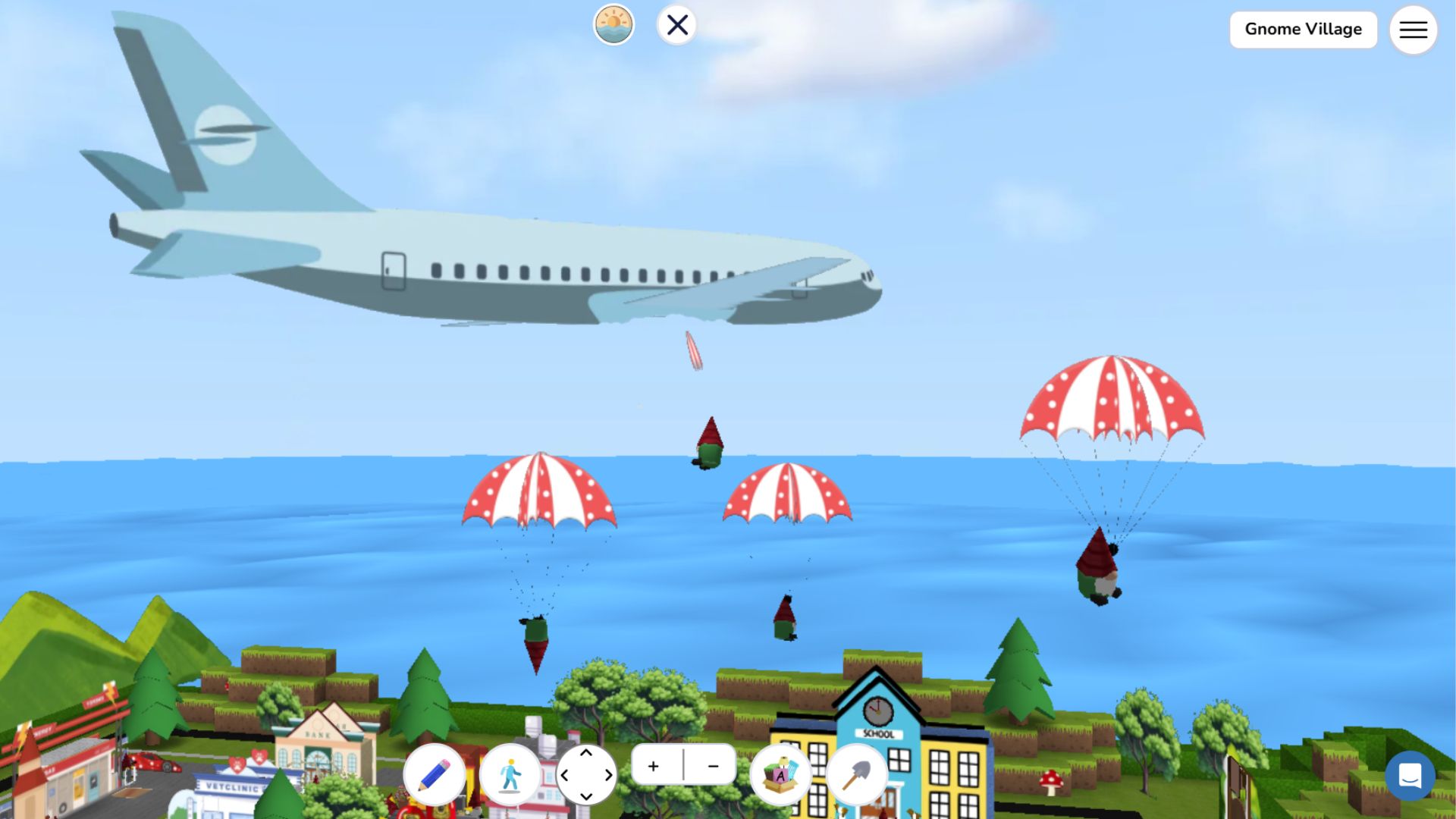Open the toy box object catalog
Image resolution: width=1456 pixels, height=819 pixels.
781,774
